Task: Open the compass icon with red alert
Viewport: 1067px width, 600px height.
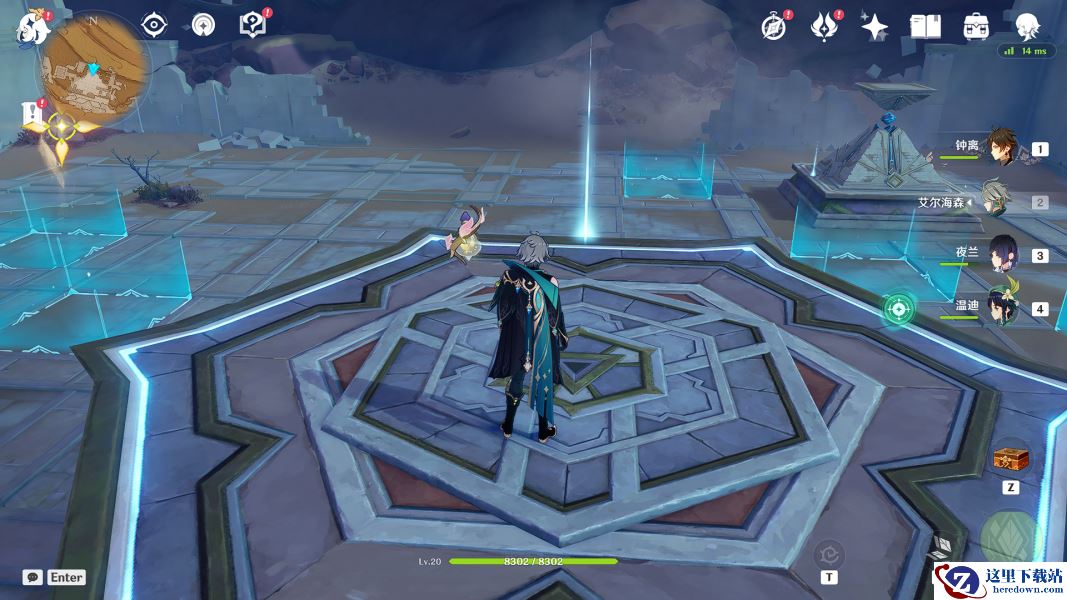Action: pyautogui.click(x=773, y=27)
